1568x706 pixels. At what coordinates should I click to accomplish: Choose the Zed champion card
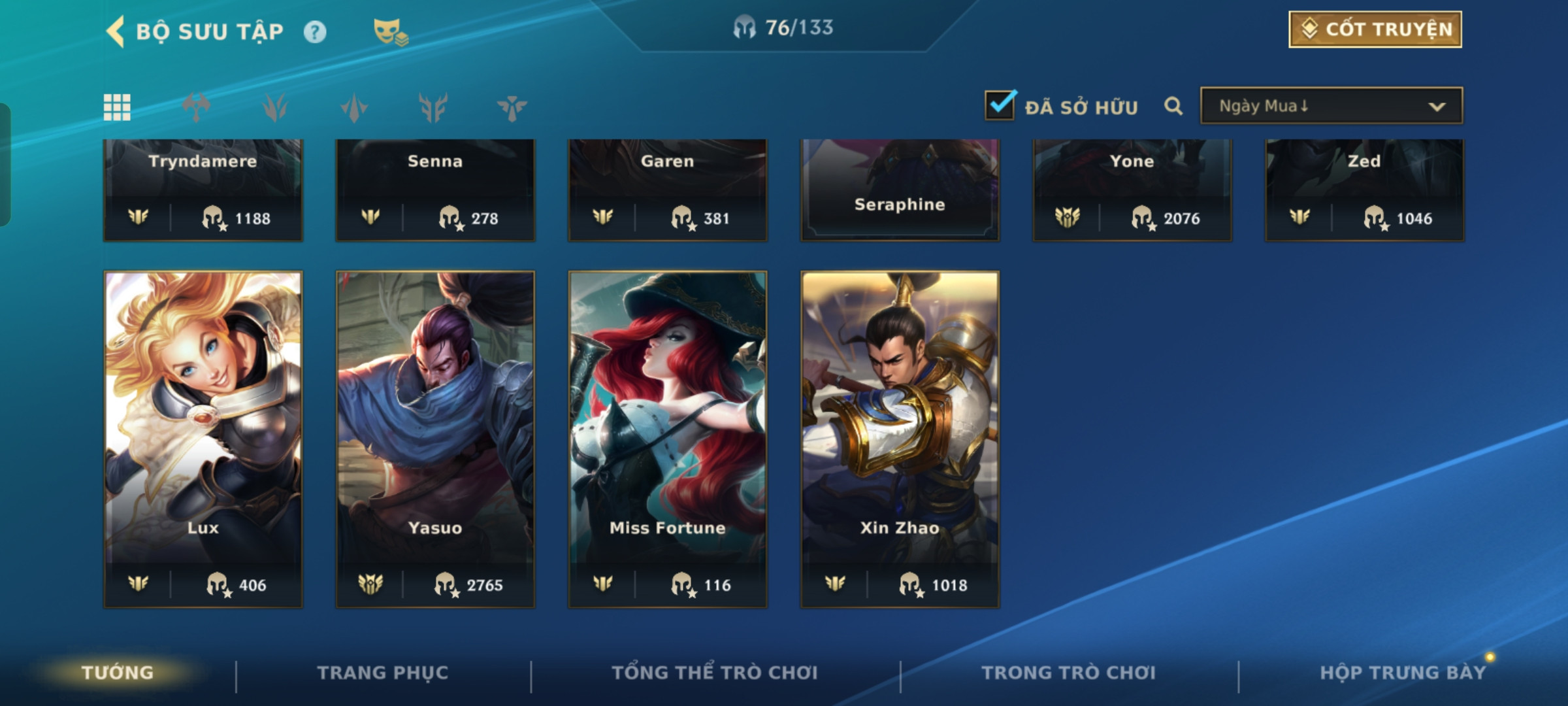coord(1364,190)
